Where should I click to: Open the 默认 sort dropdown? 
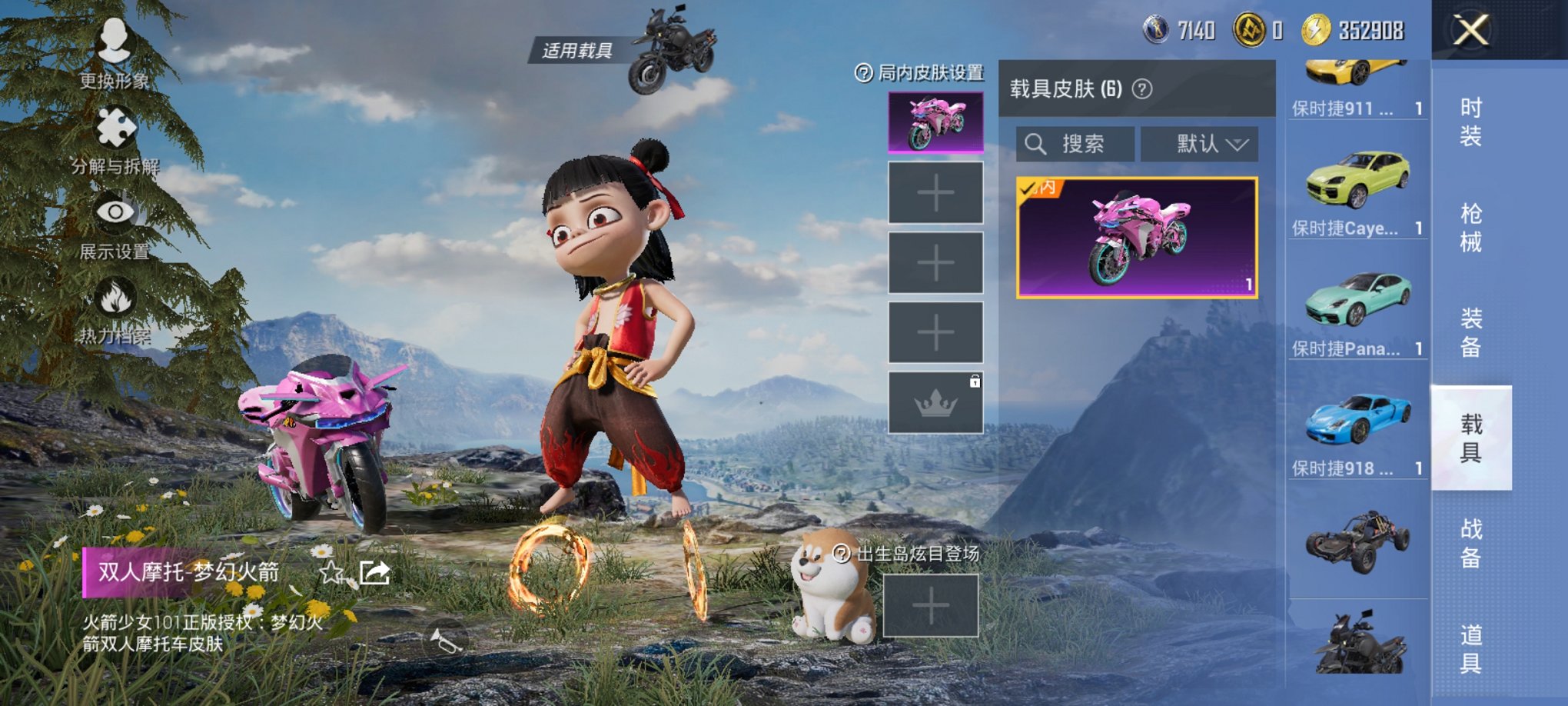pyautogui.click(x=1199, y=144)
